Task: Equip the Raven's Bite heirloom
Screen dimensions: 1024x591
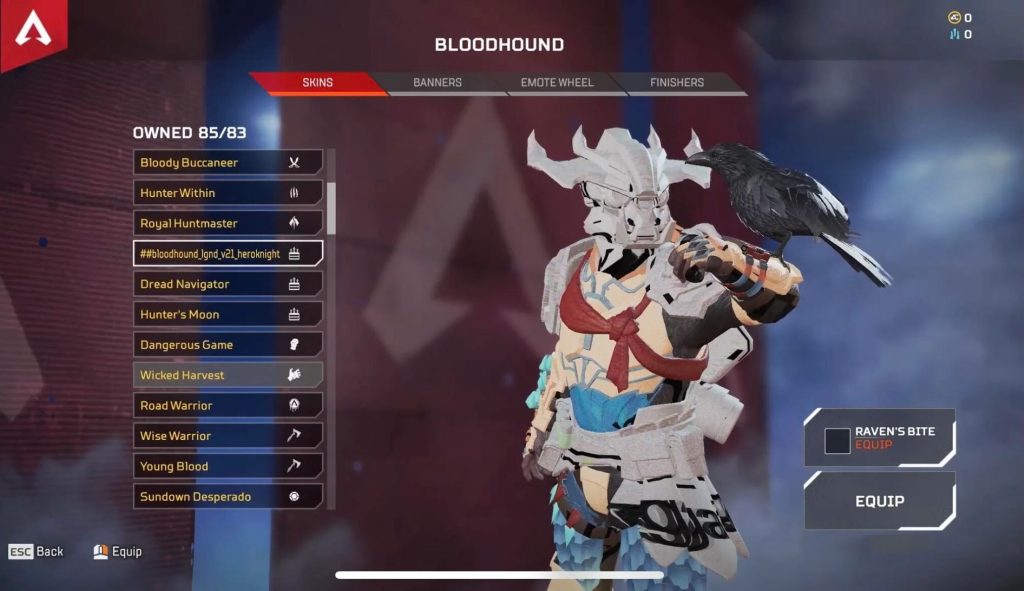Action: point(879,438)
